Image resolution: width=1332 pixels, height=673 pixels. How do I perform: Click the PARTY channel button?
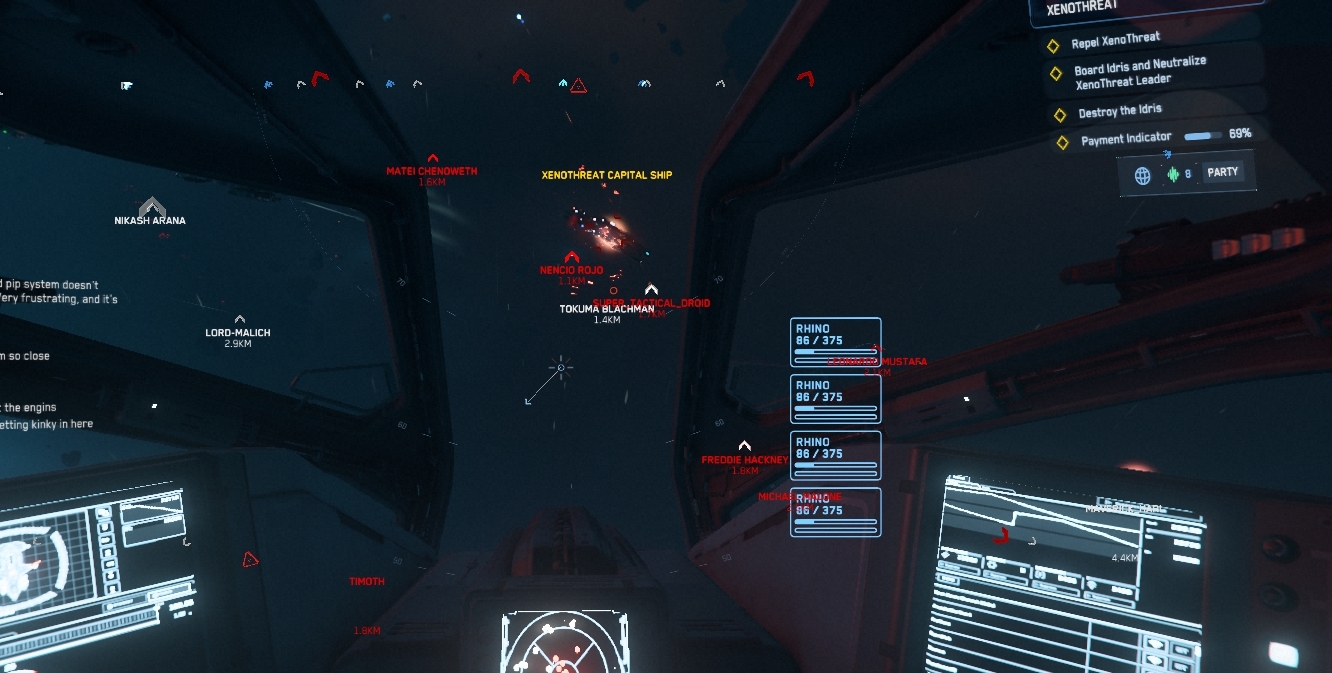click(x=1222, y=172)
